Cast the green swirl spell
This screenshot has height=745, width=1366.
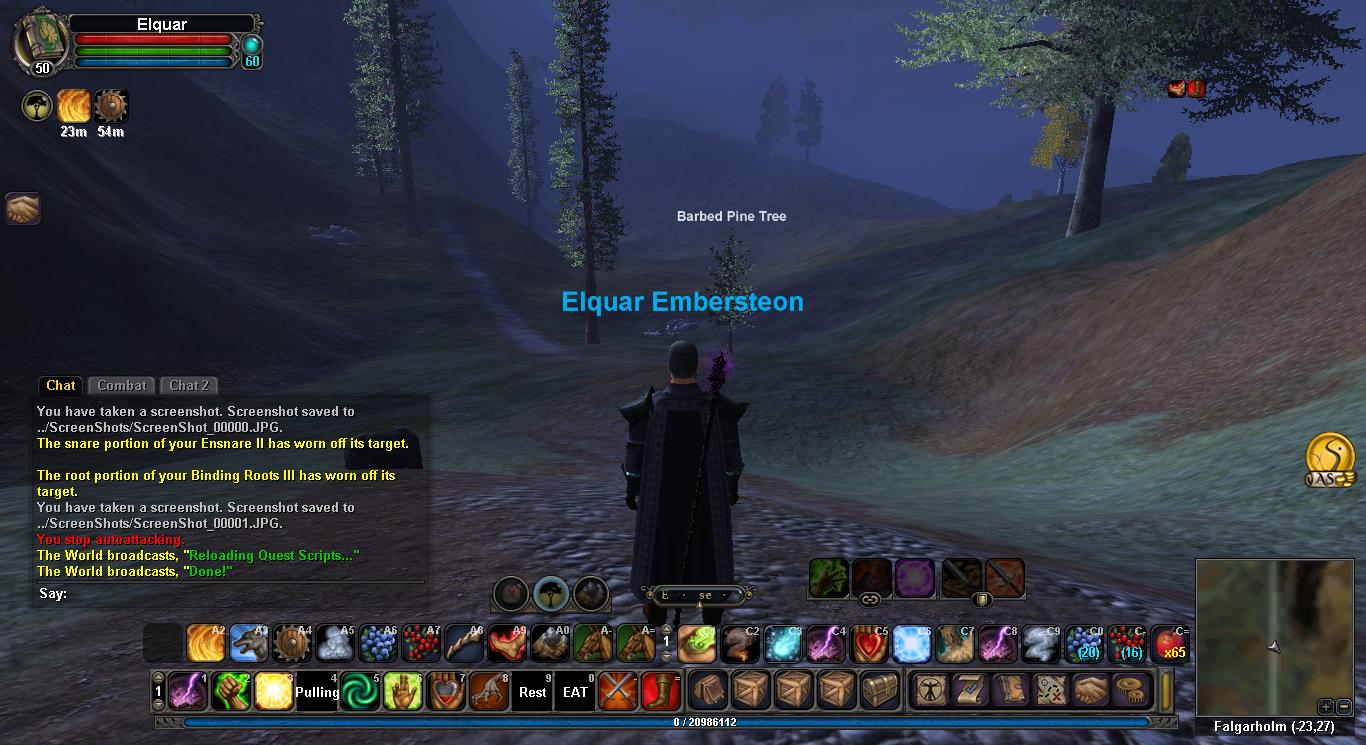359,691
